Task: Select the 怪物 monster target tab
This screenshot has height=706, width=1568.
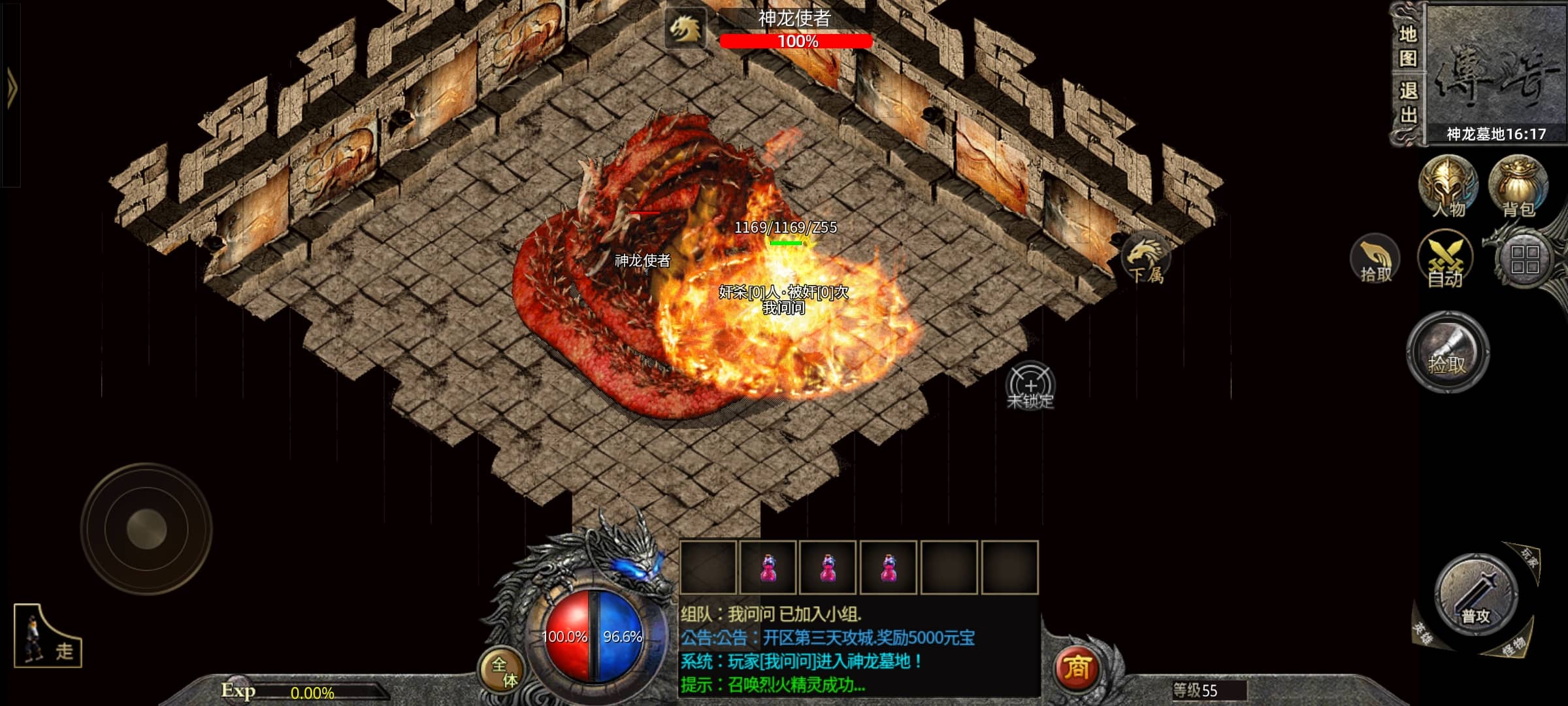Action: [1512, 647]
